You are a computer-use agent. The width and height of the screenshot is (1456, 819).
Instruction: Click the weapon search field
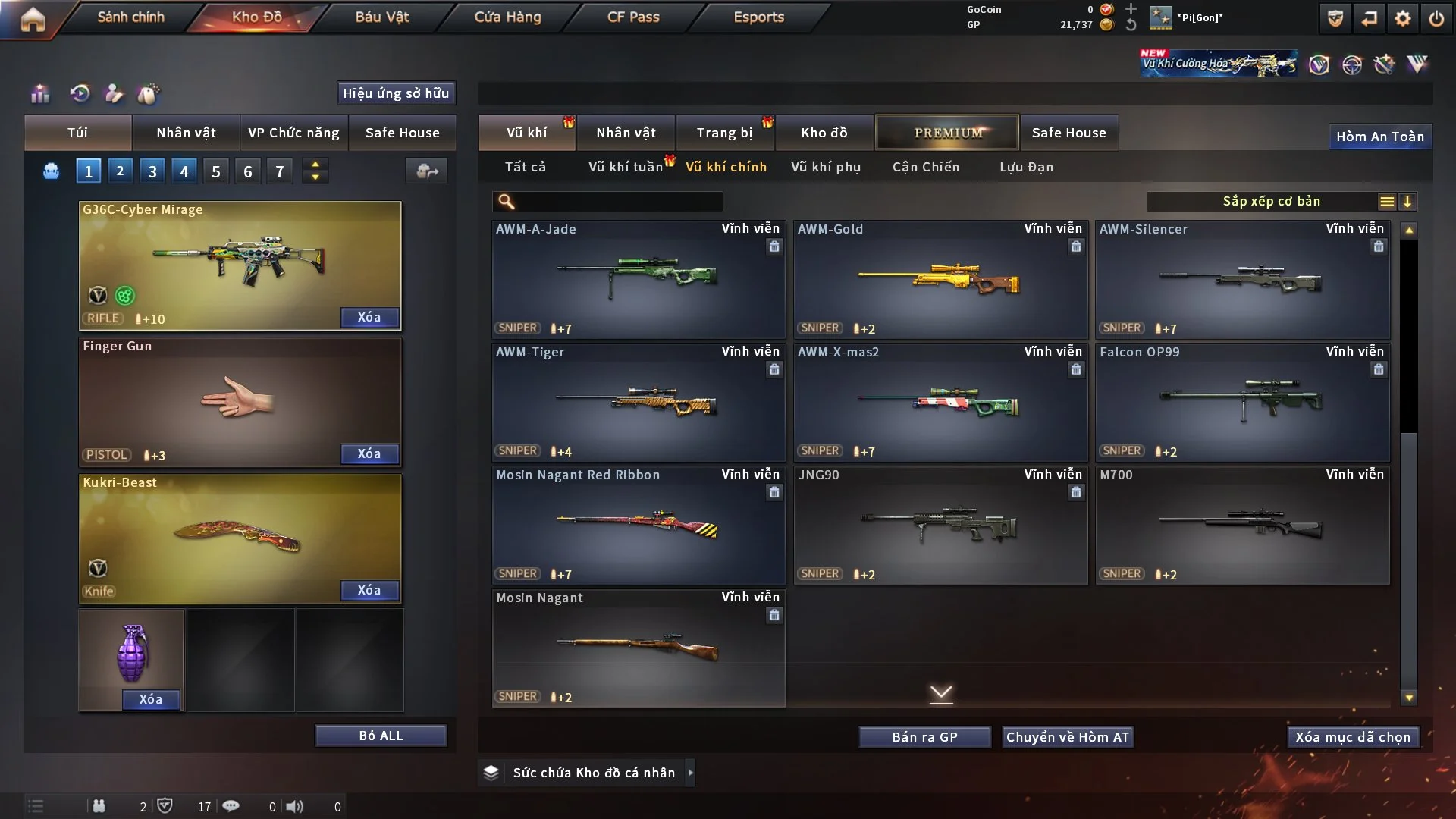click(618, 202)
